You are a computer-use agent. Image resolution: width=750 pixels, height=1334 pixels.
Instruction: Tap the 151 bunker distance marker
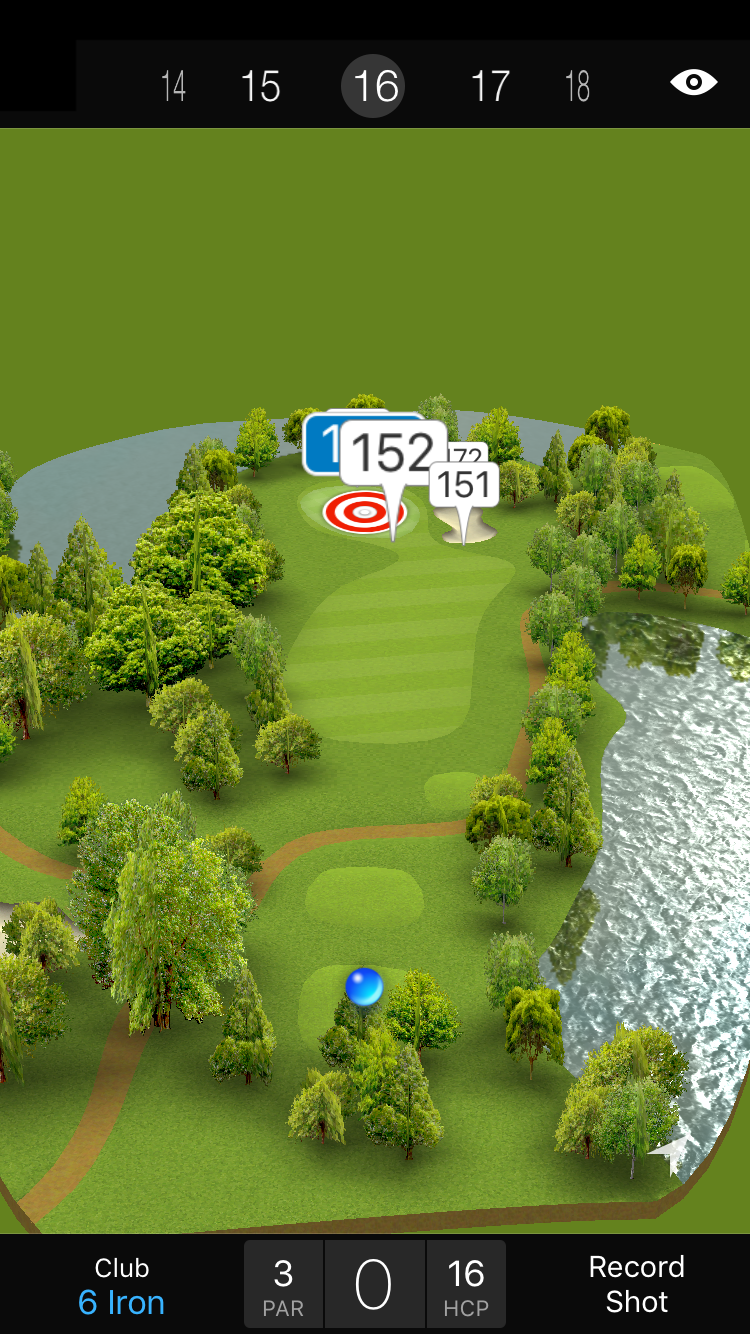click(x=465, y=485)
